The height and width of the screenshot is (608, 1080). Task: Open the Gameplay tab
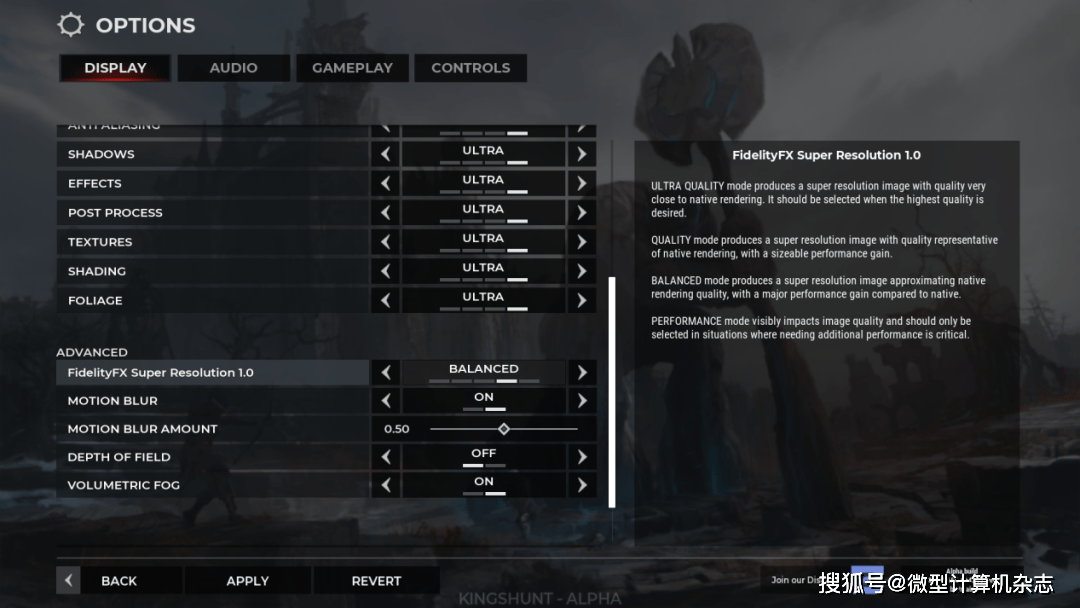coord(352,68)
